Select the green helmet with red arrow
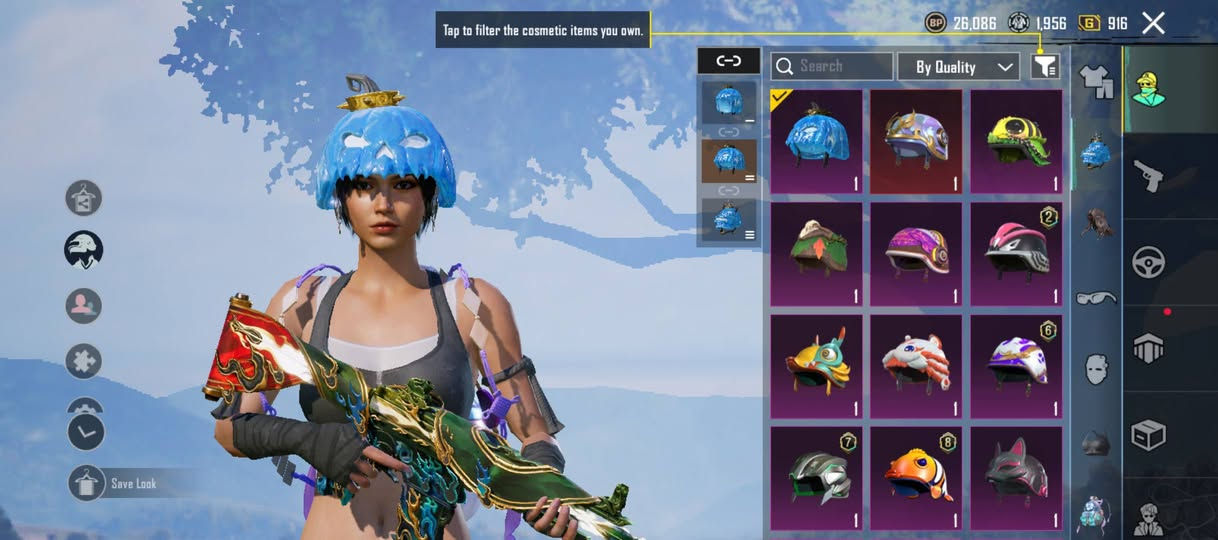The height and width of the screenshot is (540, 1218). [816, 253]
